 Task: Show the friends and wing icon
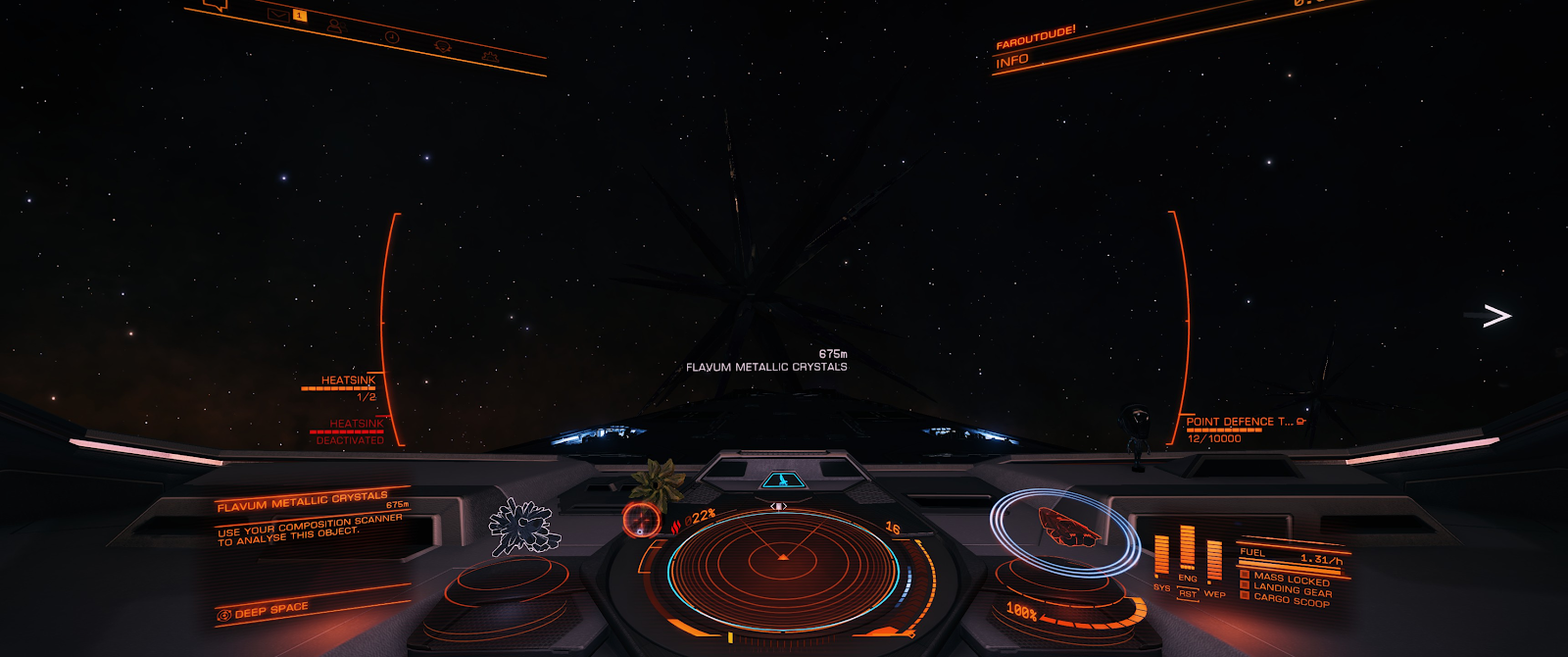(334, 25)
